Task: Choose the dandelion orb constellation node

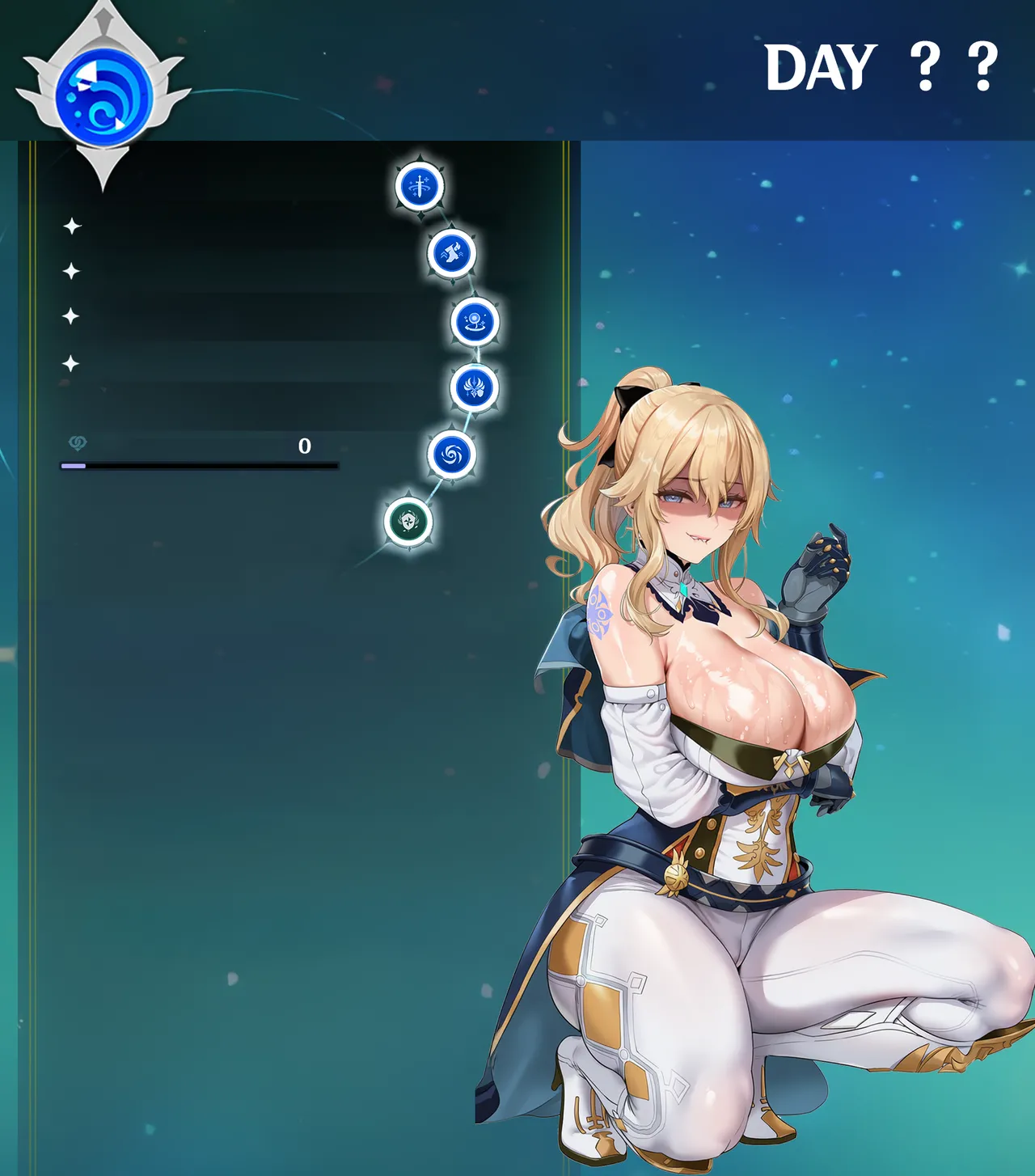Action: pos(475,321)
